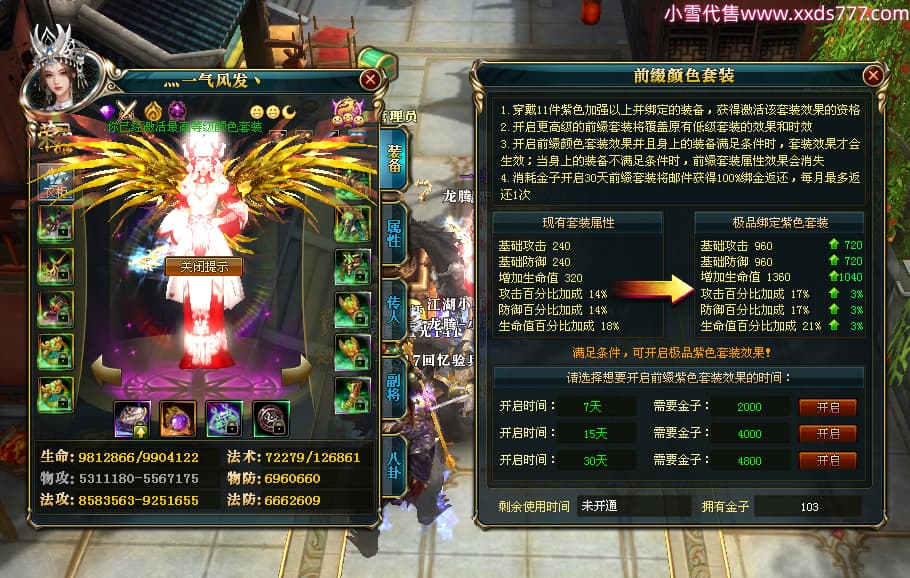Select the purple orb equipment slot
Image resolution: width=910 pixels, height=578 pixels.
(x=178, y=417)
